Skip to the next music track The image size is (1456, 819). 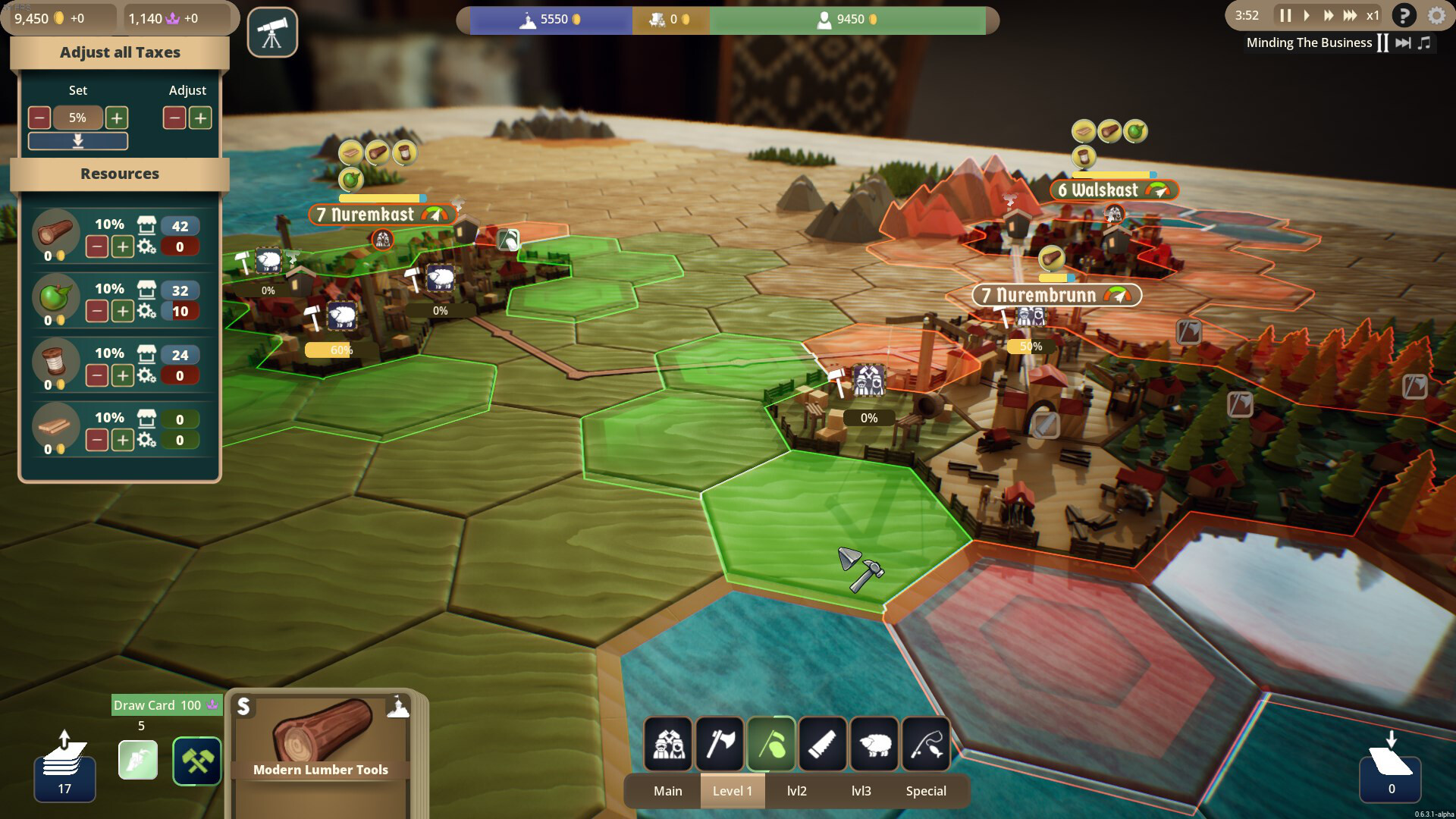pyautogui.click(x=1403, y=42)
